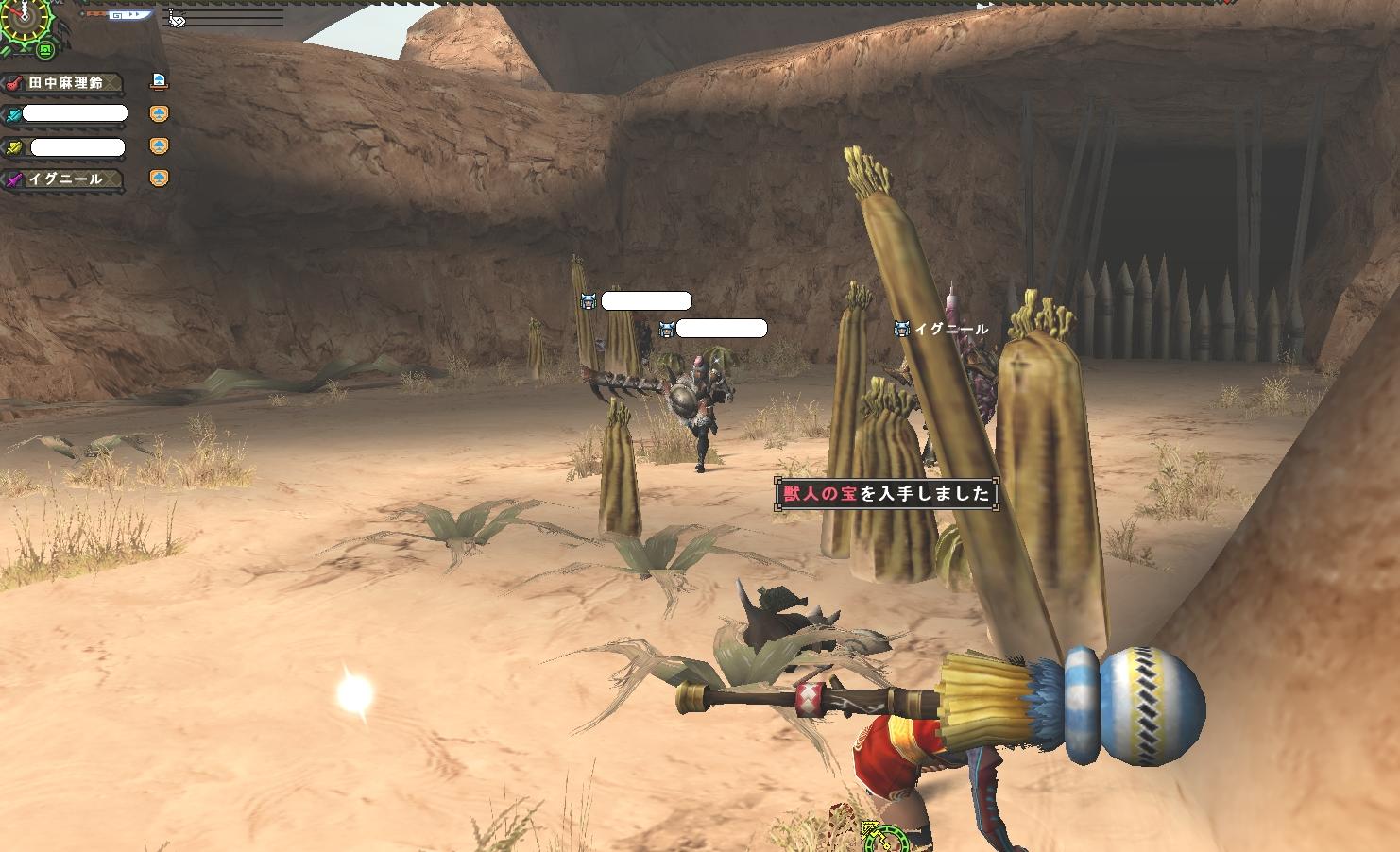The image size is (1400, 852).
Task: Click the green round icon under the quest clock
Action: 43,50
